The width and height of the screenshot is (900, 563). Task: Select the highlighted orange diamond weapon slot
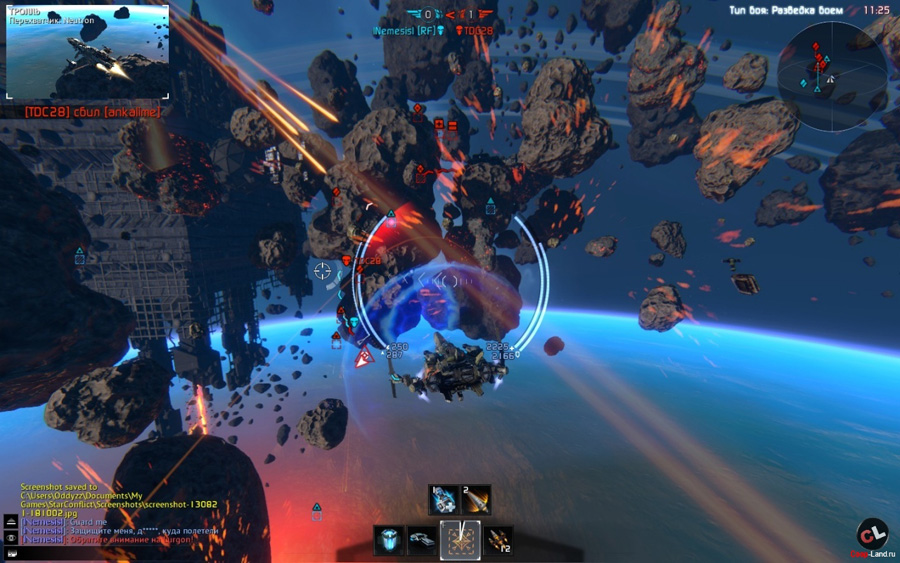pos(460,541)
